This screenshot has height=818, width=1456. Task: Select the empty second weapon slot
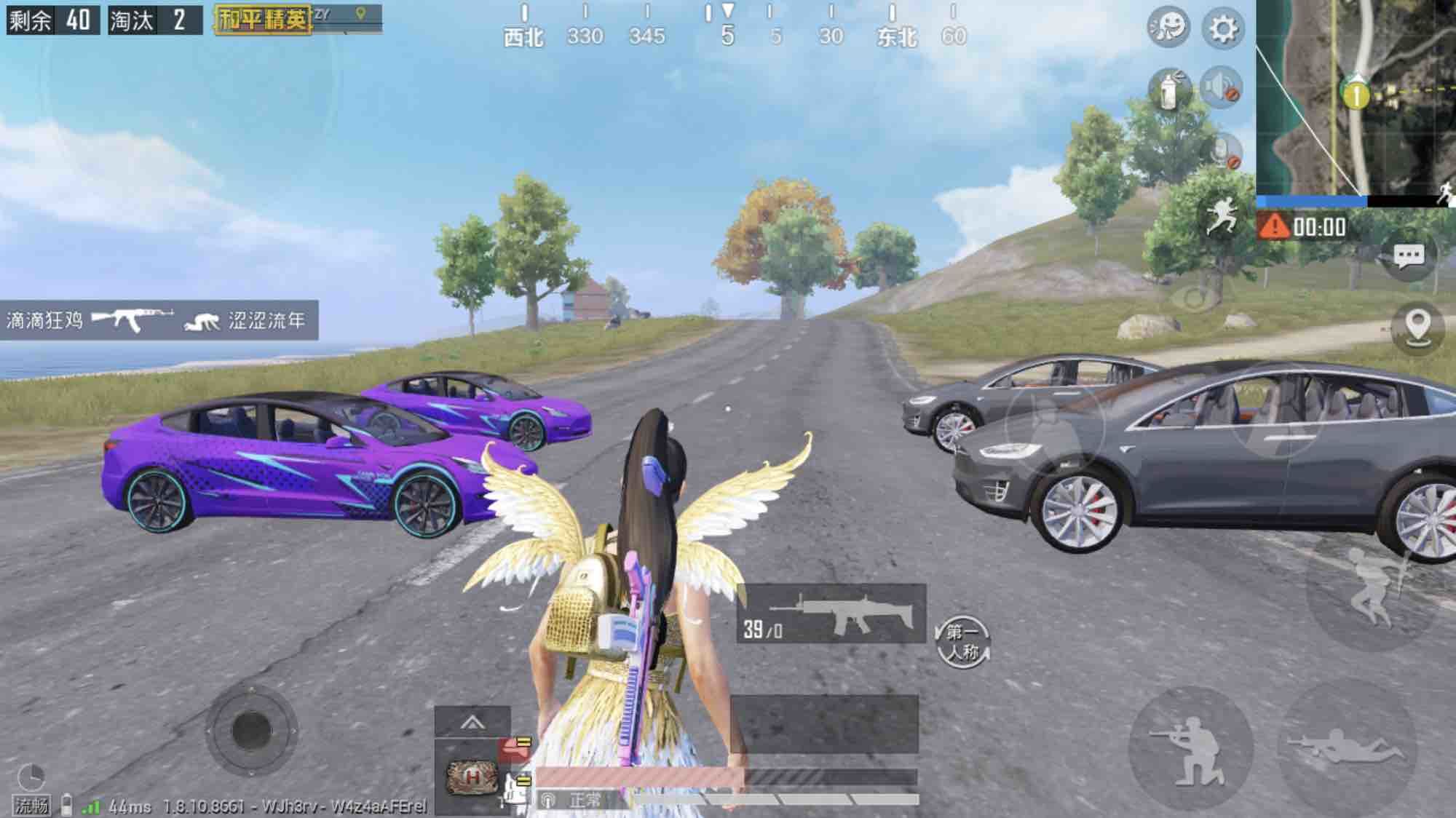[824, 723]
